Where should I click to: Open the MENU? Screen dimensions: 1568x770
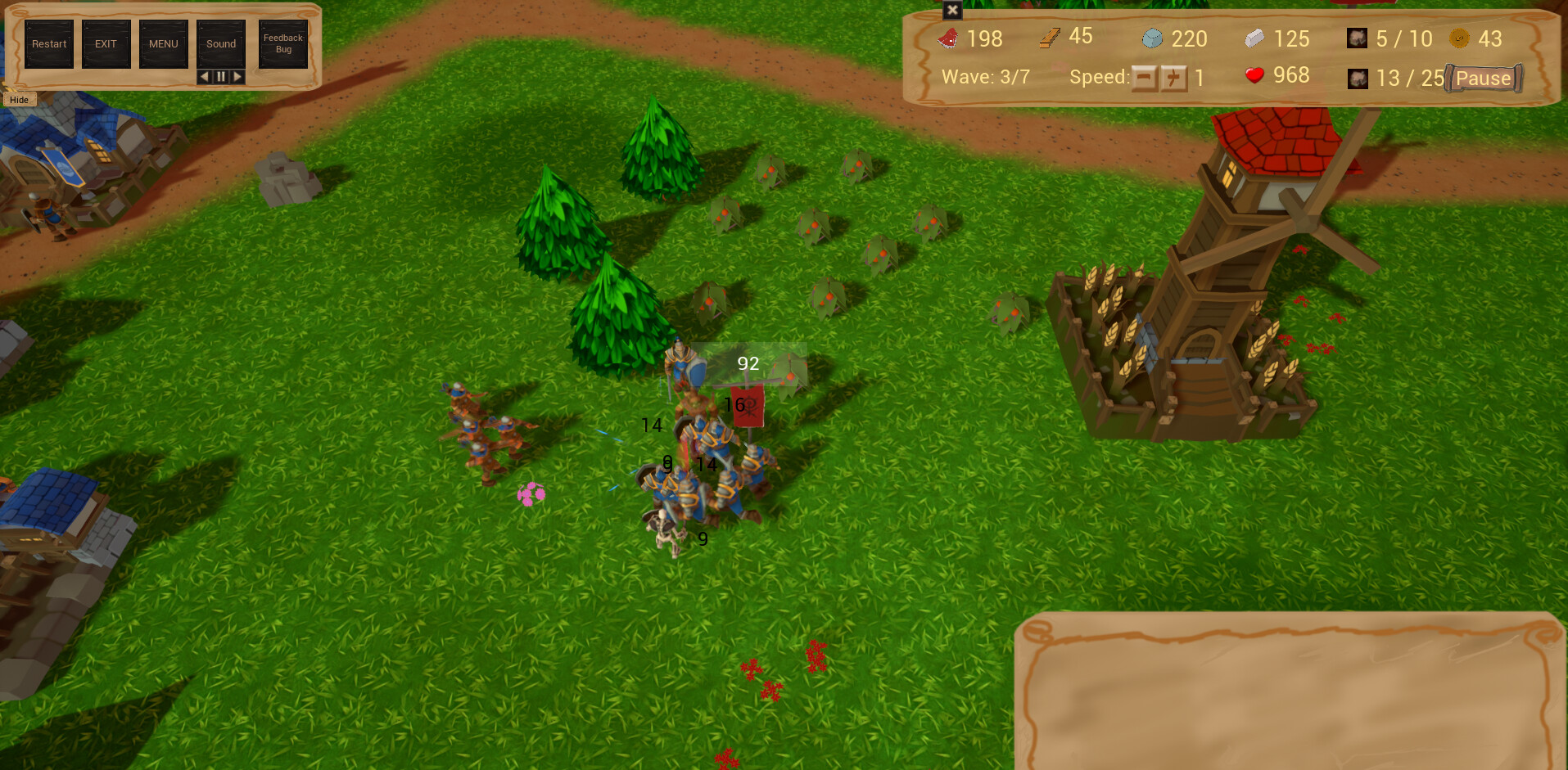tap(163, 43)
